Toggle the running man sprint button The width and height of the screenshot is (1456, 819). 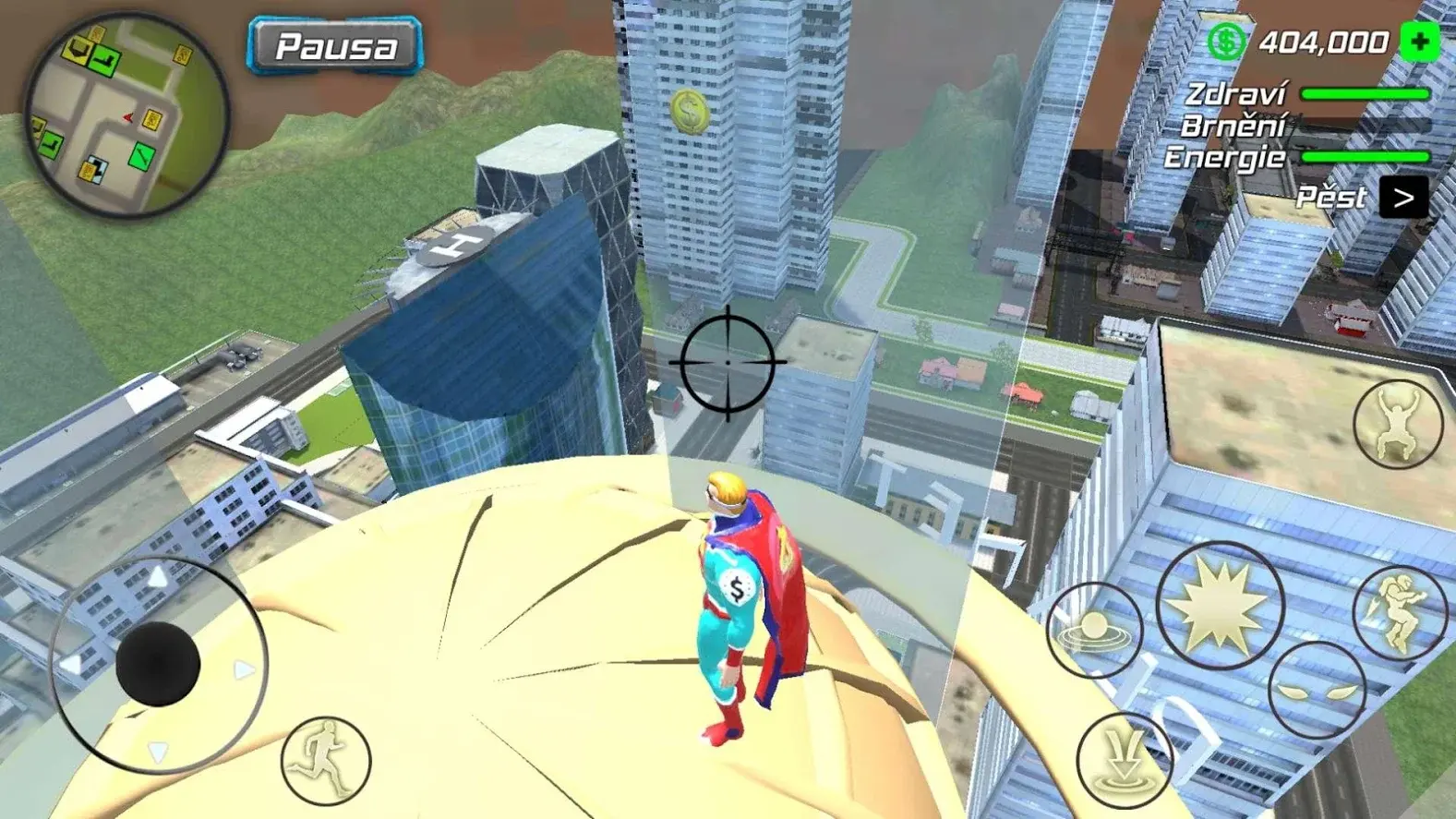tap(325, 760)
